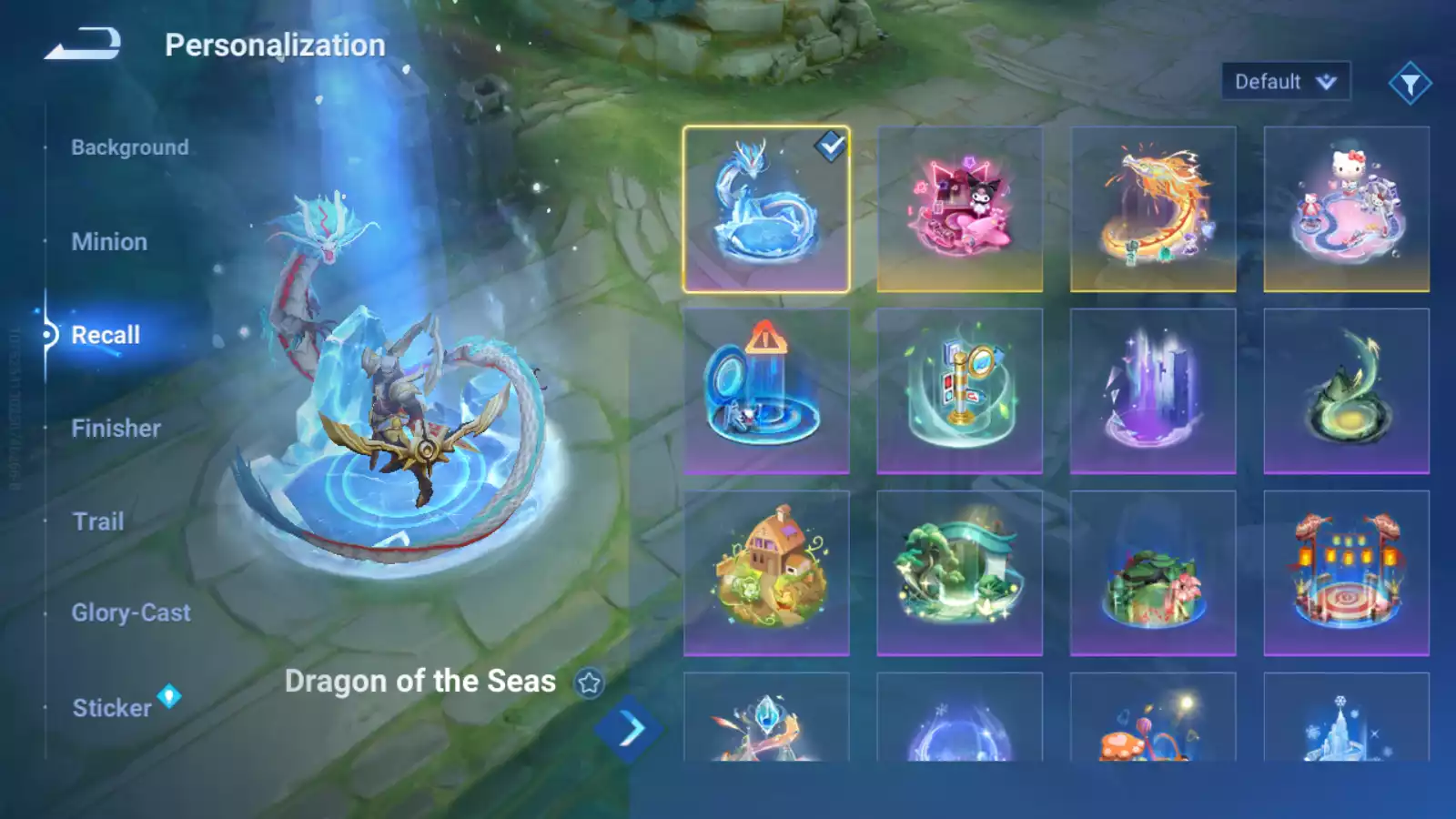
Task: Open the Trail category
Action: click(x=98, y=521)
